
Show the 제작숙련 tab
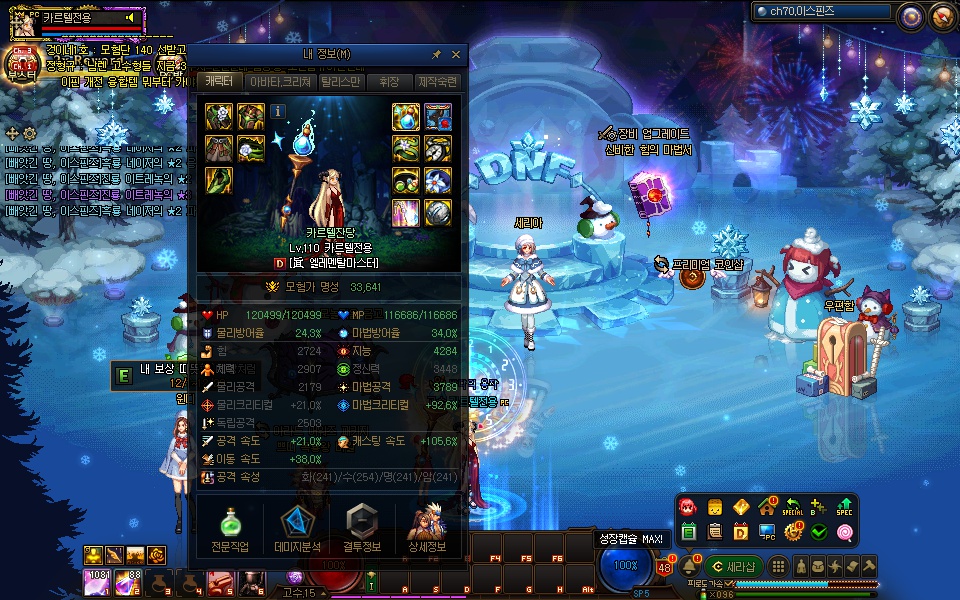click(x=437, y=82)
